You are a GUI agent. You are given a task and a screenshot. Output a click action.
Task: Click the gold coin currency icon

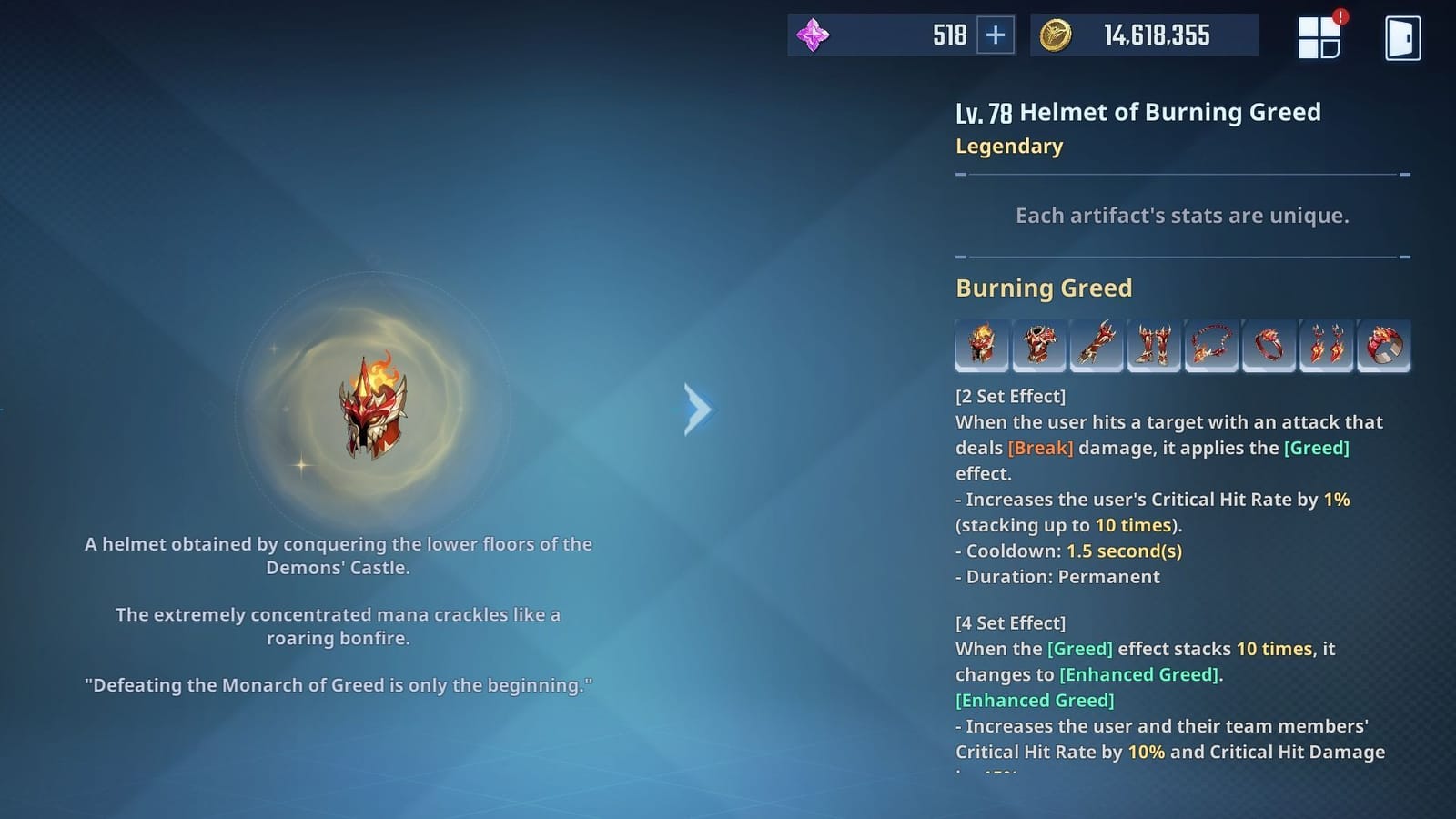click(1057, 35)
